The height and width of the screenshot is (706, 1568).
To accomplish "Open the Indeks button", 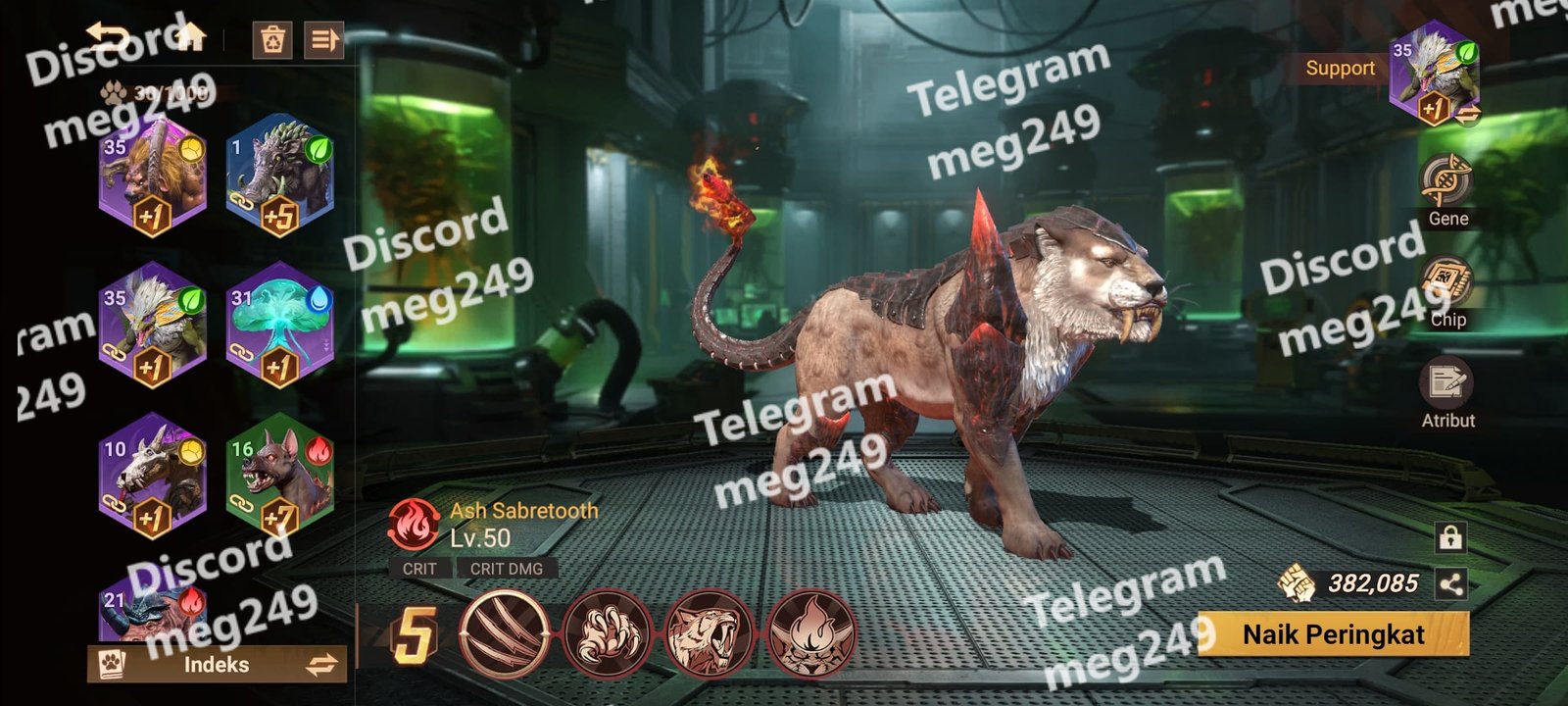I will click(217, 665).
